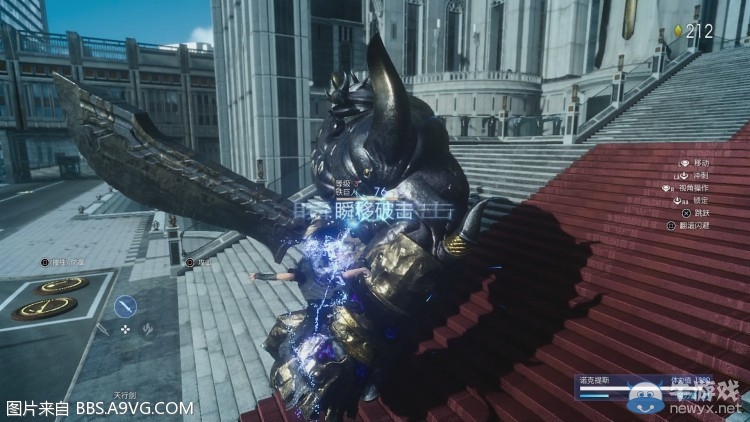Select the highlighted sword weapon slot
The image size is (750, 422).
125,307
